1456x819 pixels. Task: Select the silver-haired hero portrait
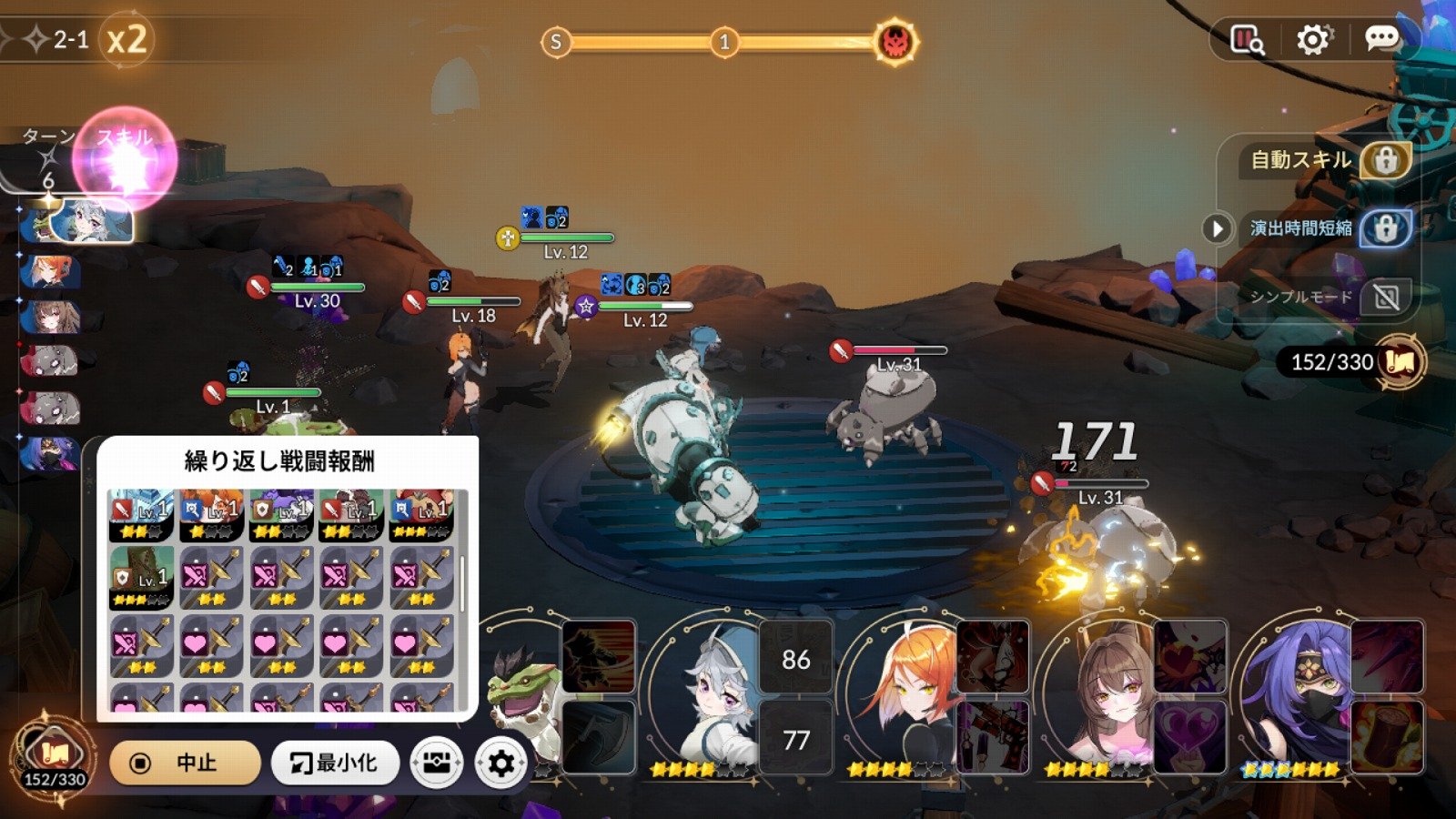click(719, 701)
